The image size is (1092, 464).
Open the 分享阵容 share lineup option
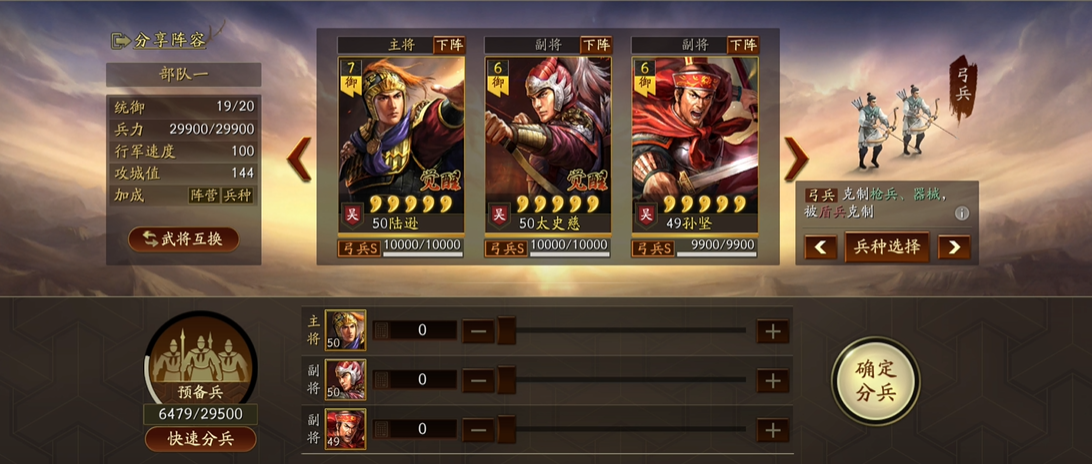pyautogui.click(x=160, y=41)
